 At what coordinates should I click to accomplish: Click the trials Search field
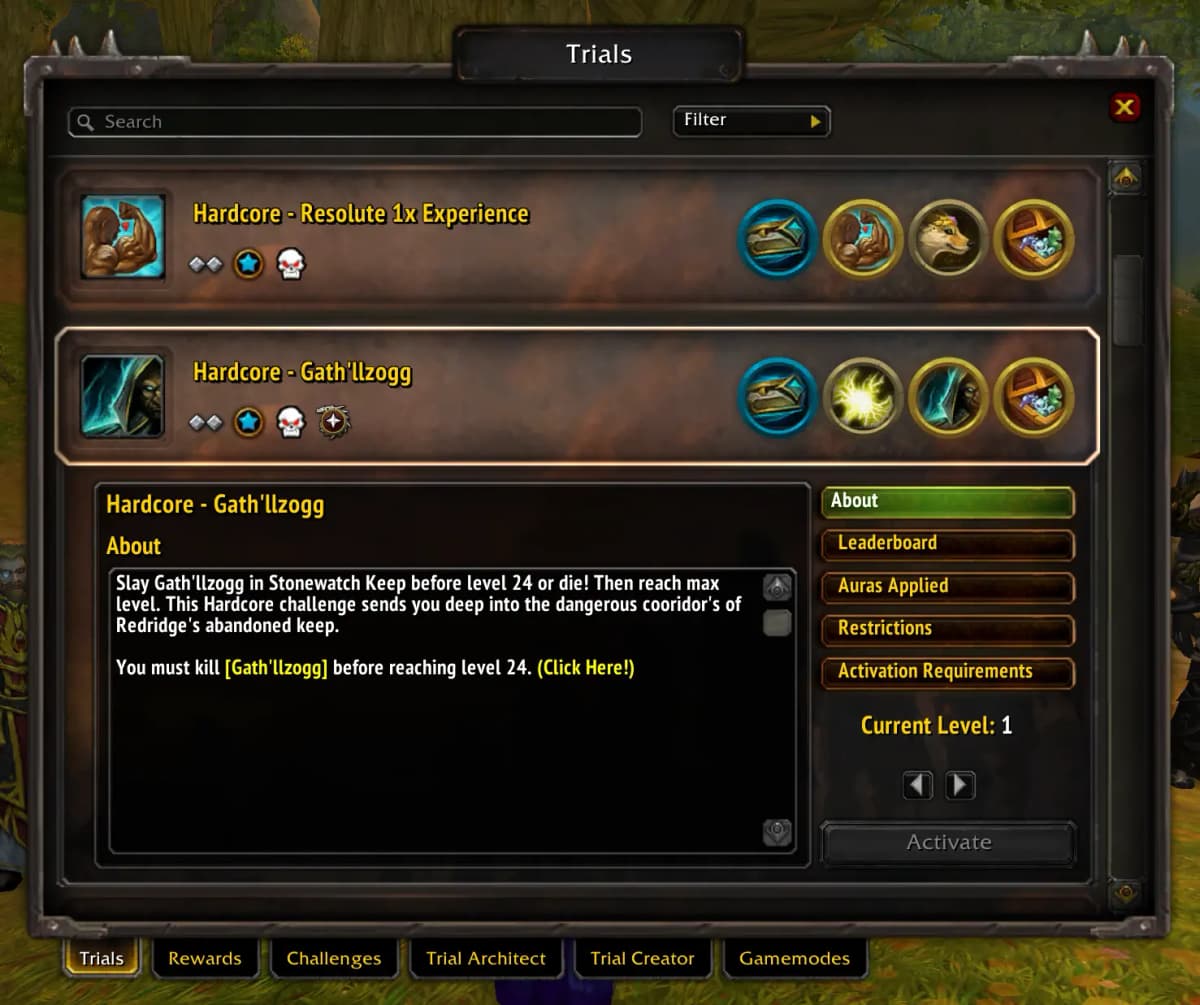tap(355, 122)
